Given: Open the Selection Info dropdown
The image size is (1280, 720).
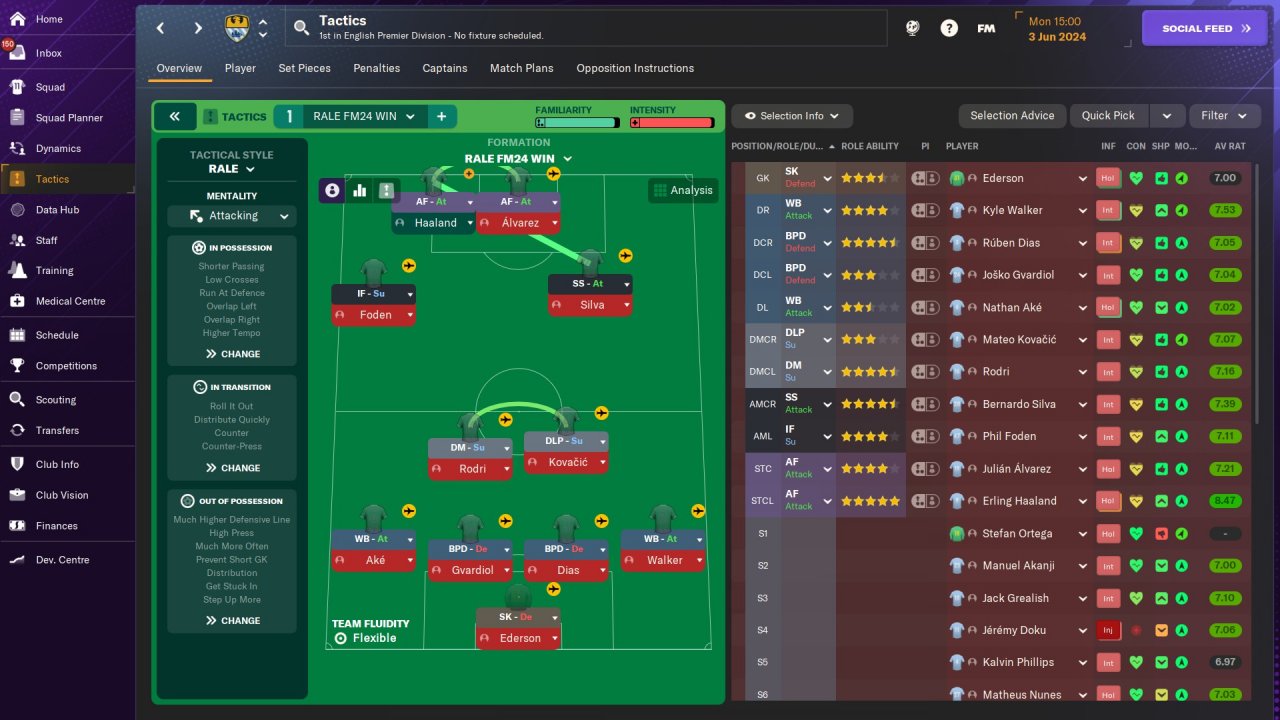Looking at the screenshot, I should pyautogui.click(x=792, y=116).
